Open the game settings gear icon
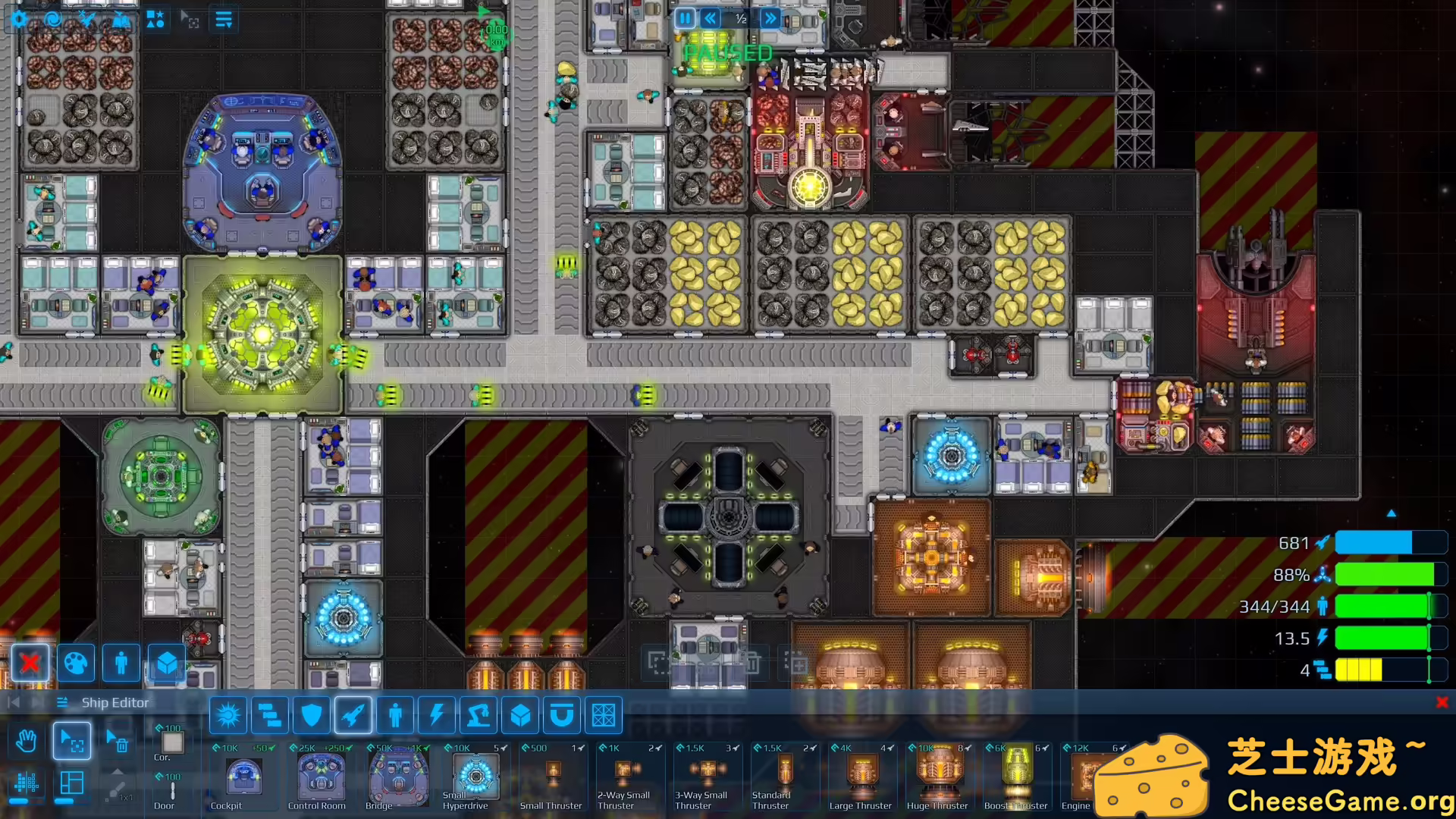Image resolution: width=1456 pixels, height=819 pixels. pos(18,20)
